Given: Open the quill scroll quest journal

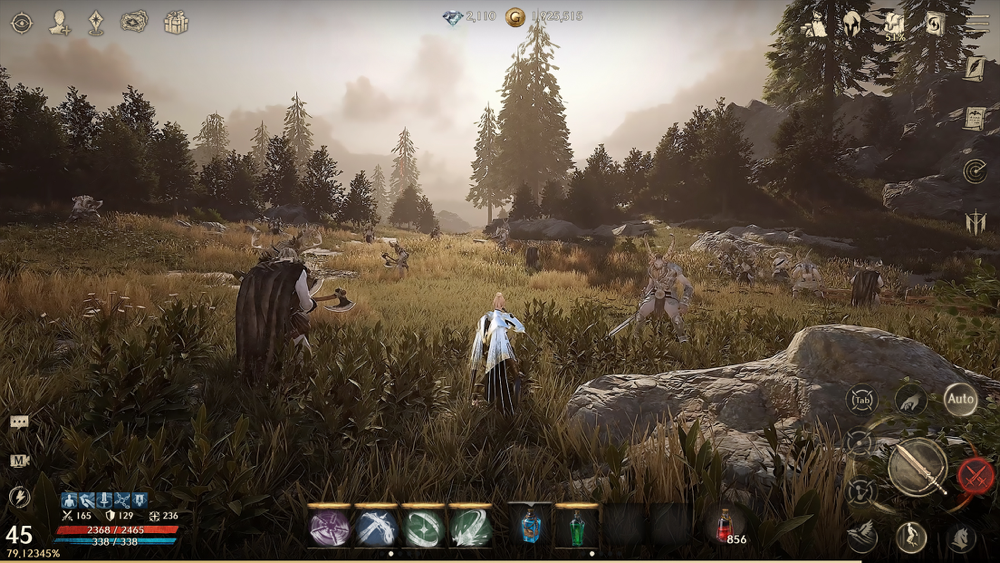Looking at the screenshot, I should (974, 68).
